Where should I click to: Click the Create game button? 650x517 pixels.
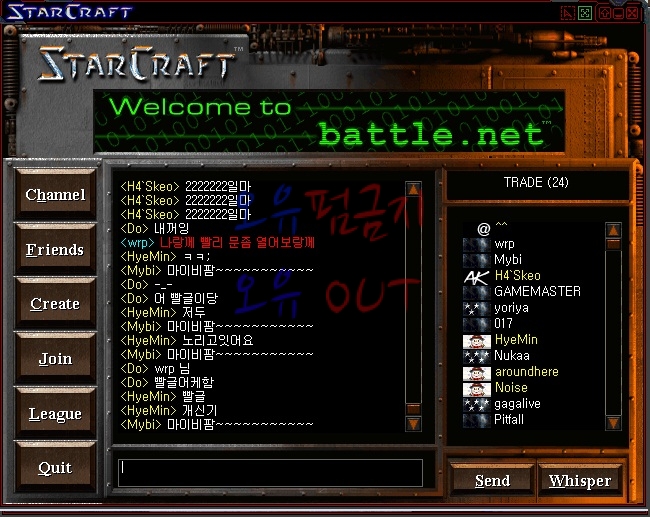[55, 304]
